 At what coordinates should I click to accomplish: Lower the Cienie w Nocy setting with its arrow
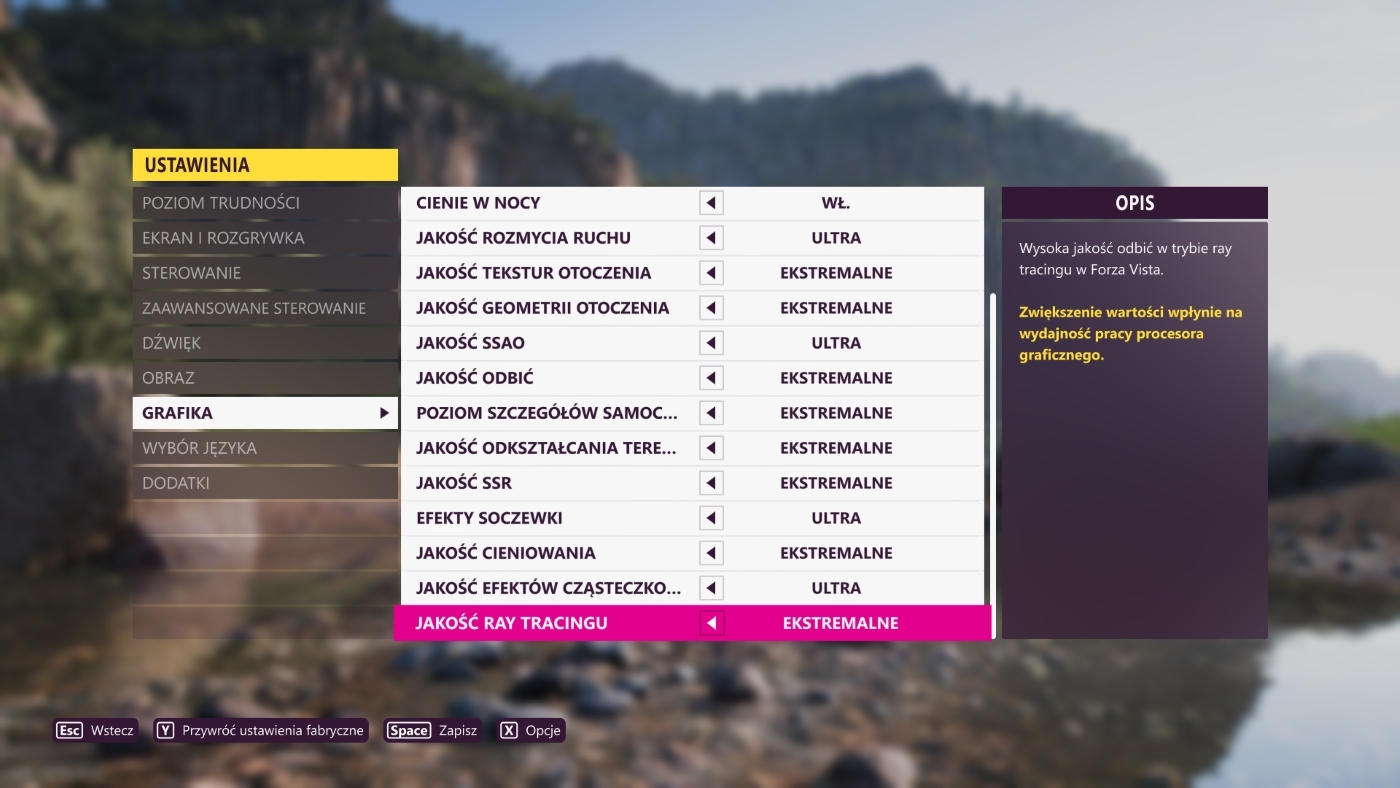pyautogui.click(x=711, y=203)
